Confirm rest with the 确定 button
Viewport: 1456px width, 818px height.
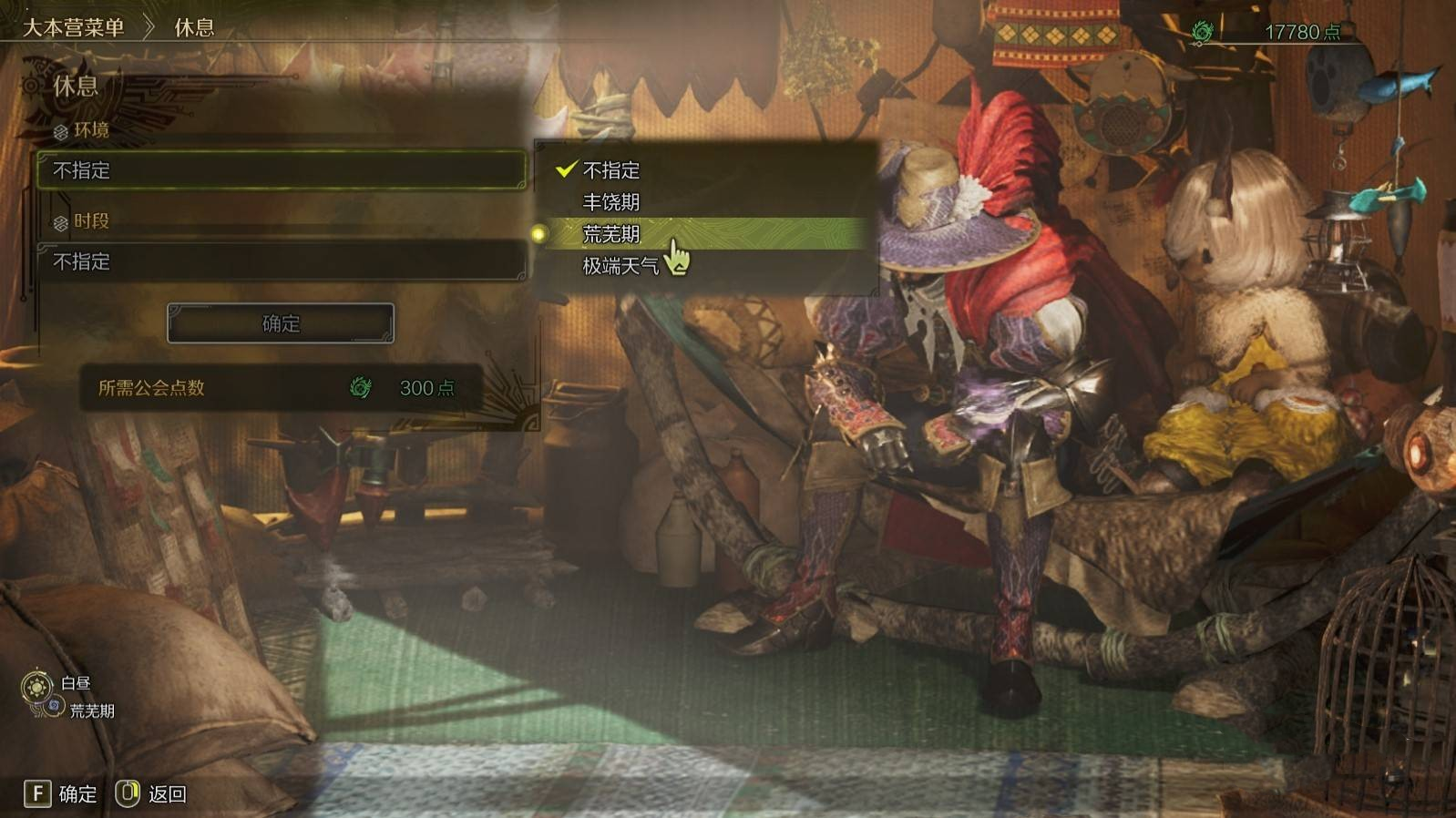coord(281,323)
